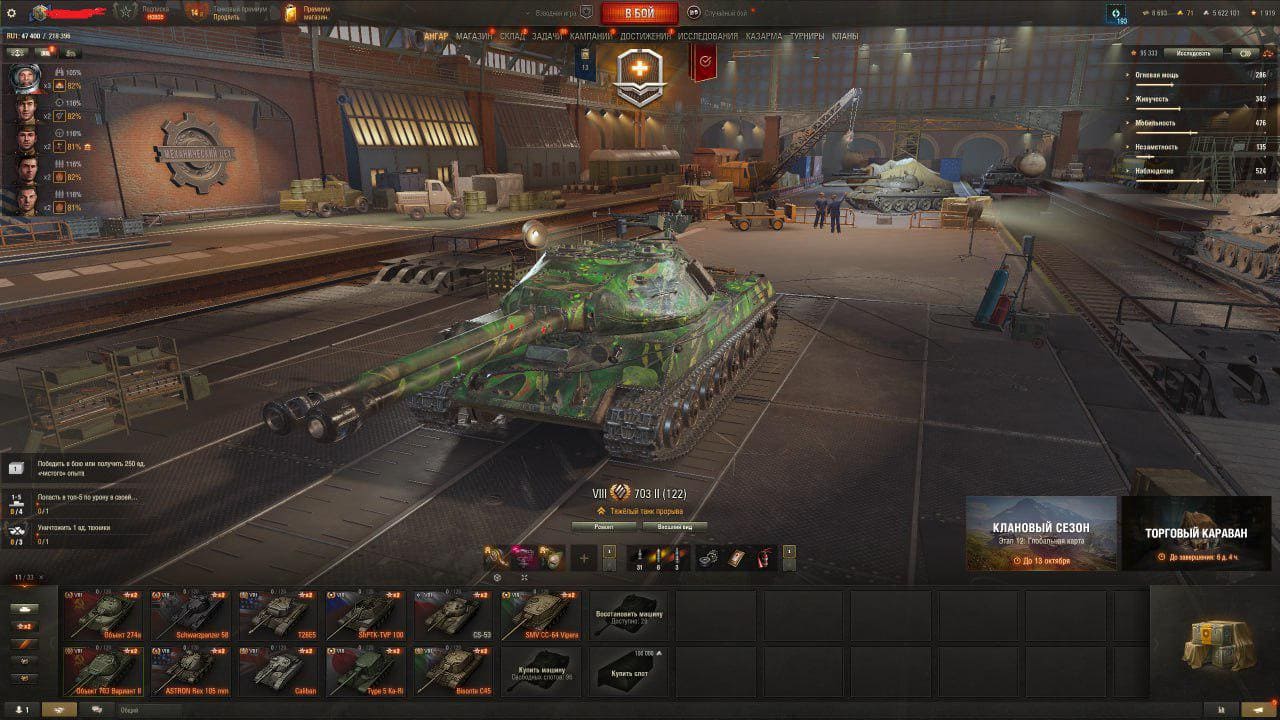
Task: Show the КЛАНЫ tab
Action: tap(845, 36)
